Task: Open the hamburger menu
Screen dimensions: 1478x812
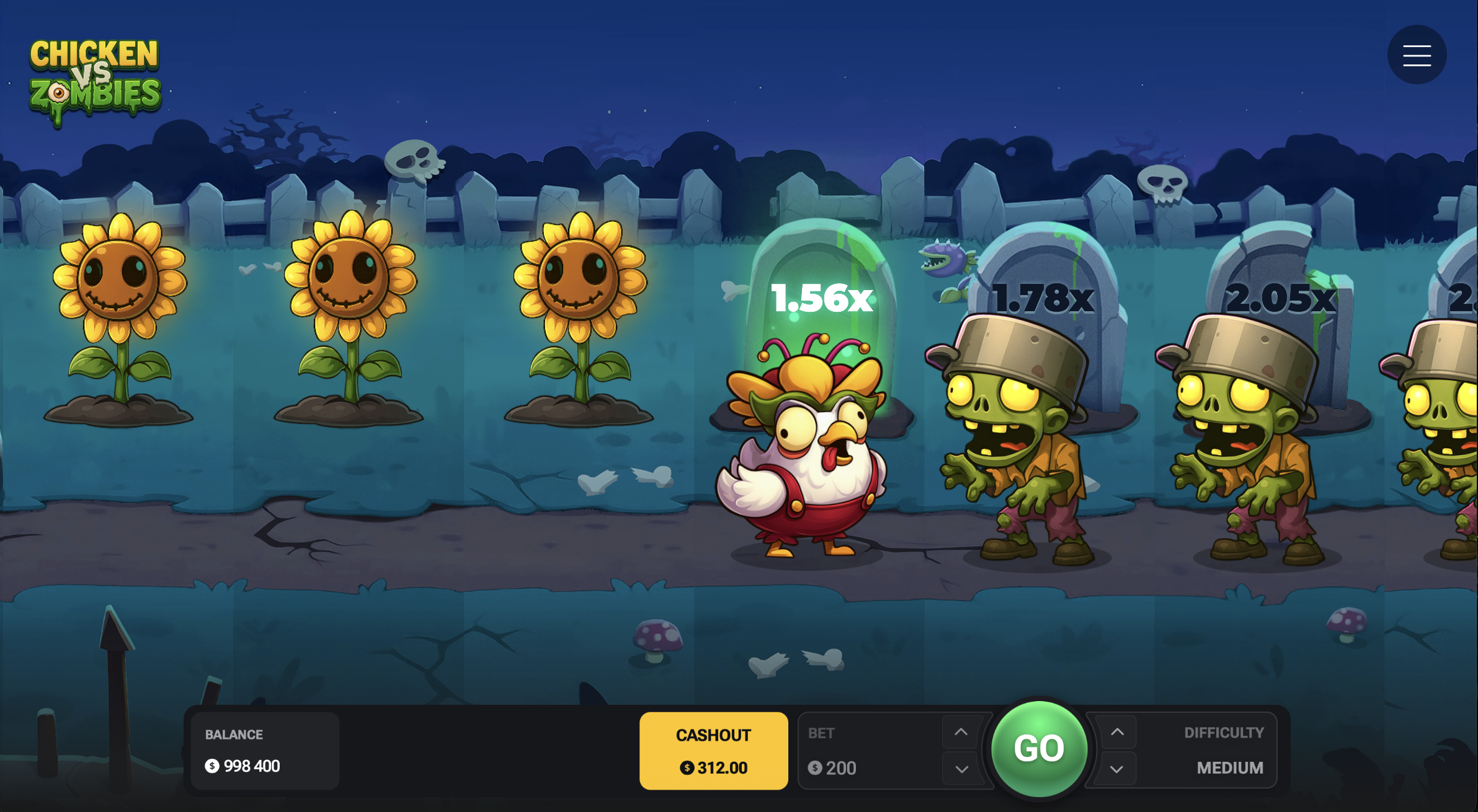Action: (x=1417, y=55)
